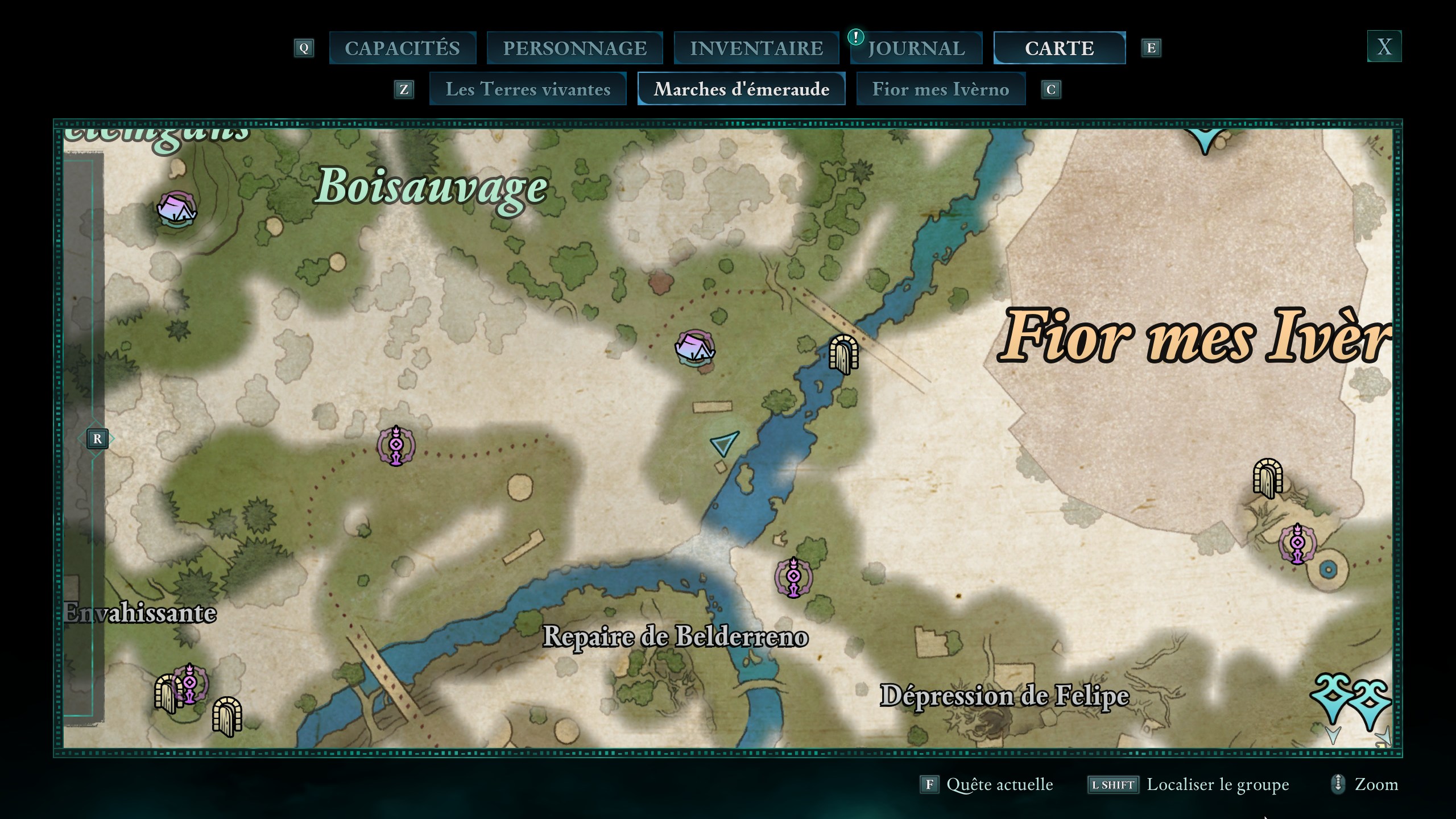Click the teal winged quest marker in the corner

(x=1351, y=700)
